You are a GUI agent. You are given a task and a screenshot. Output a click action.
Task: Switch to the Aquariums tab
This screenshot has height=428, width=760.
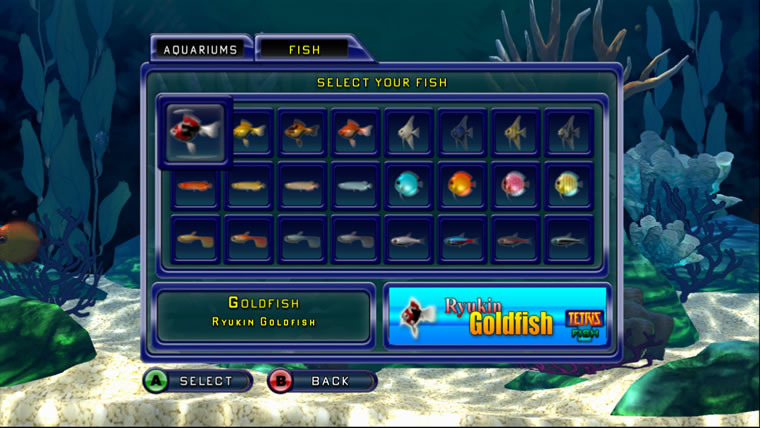(201, 48)
